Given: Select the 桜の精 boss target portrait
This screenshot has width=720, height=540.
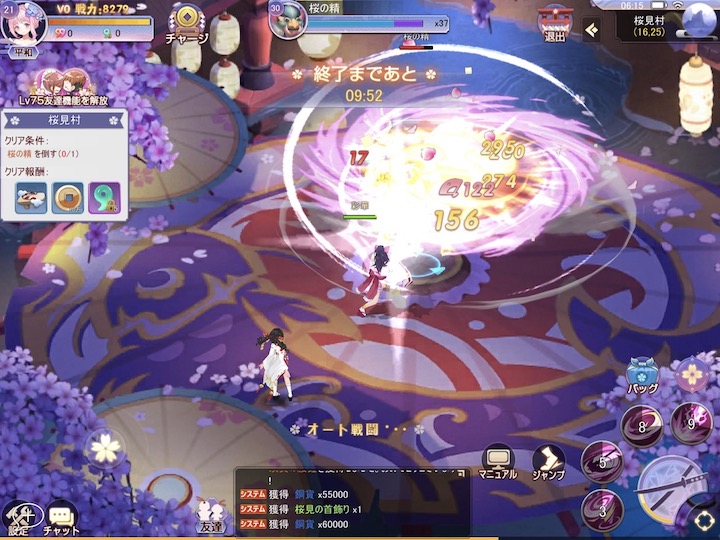Looking at the screenshot, I should pos(289,20).
